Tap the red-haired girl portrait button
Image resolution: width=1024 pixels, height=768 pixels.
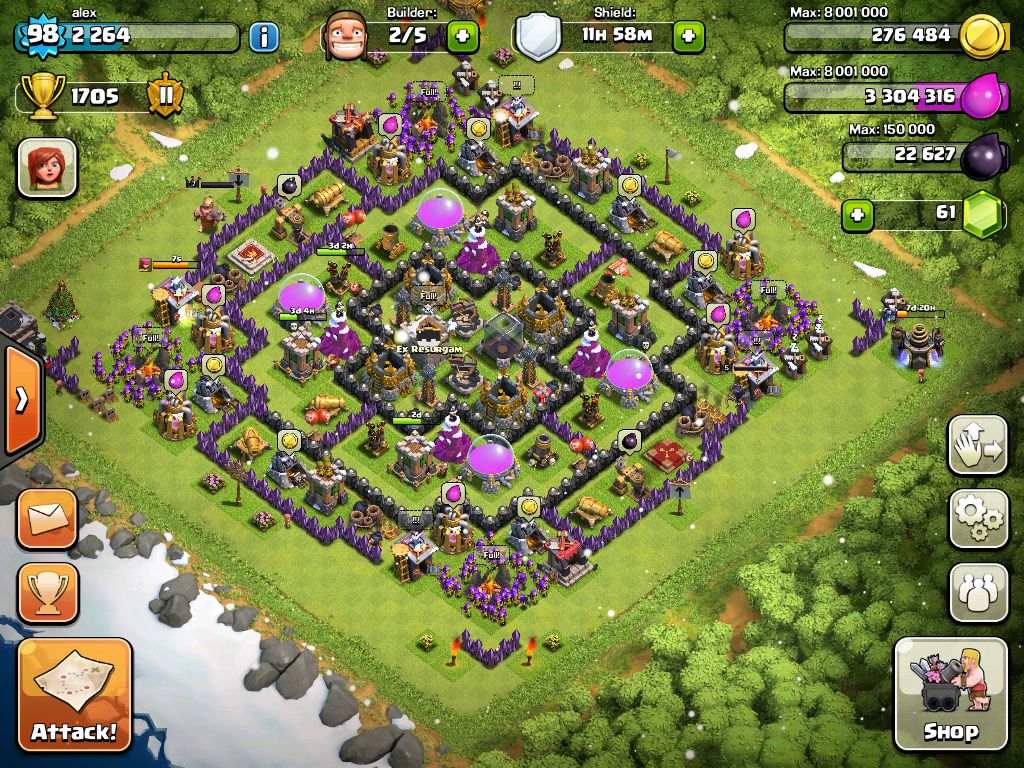47,167
